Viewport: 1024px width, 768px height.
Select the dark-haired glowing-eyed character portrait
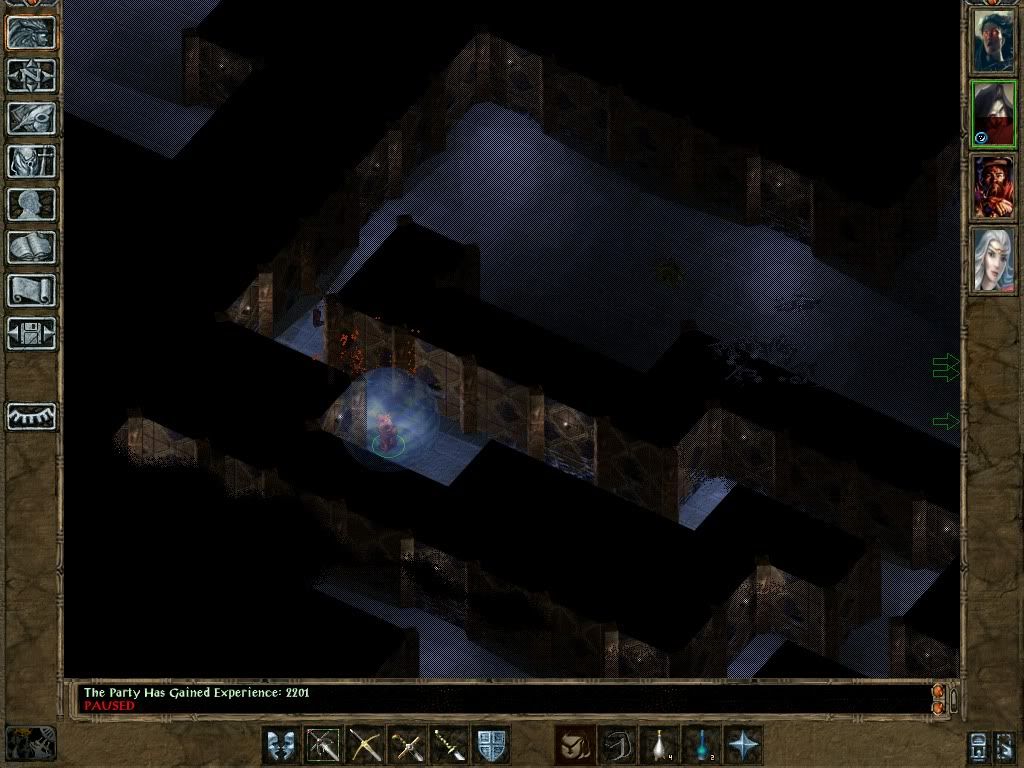coord(993,114)
